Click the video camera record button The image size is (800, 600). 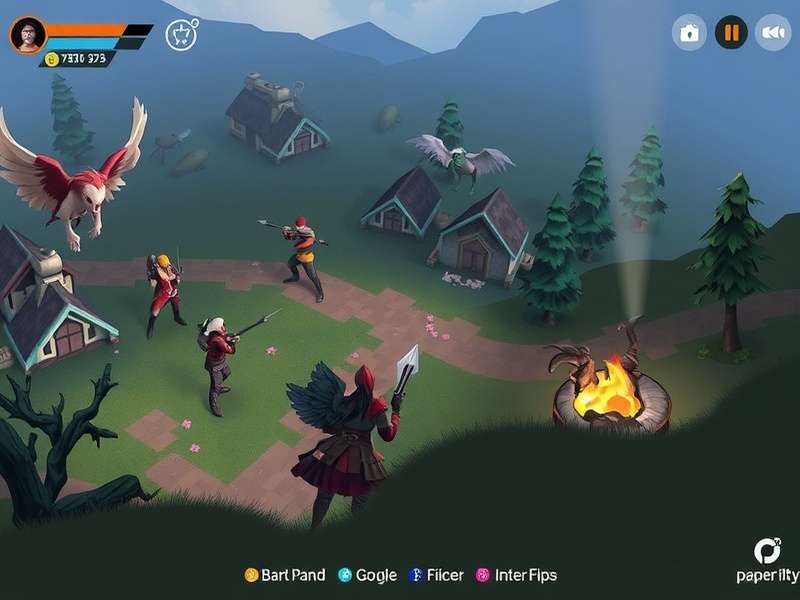pos(773,33)
